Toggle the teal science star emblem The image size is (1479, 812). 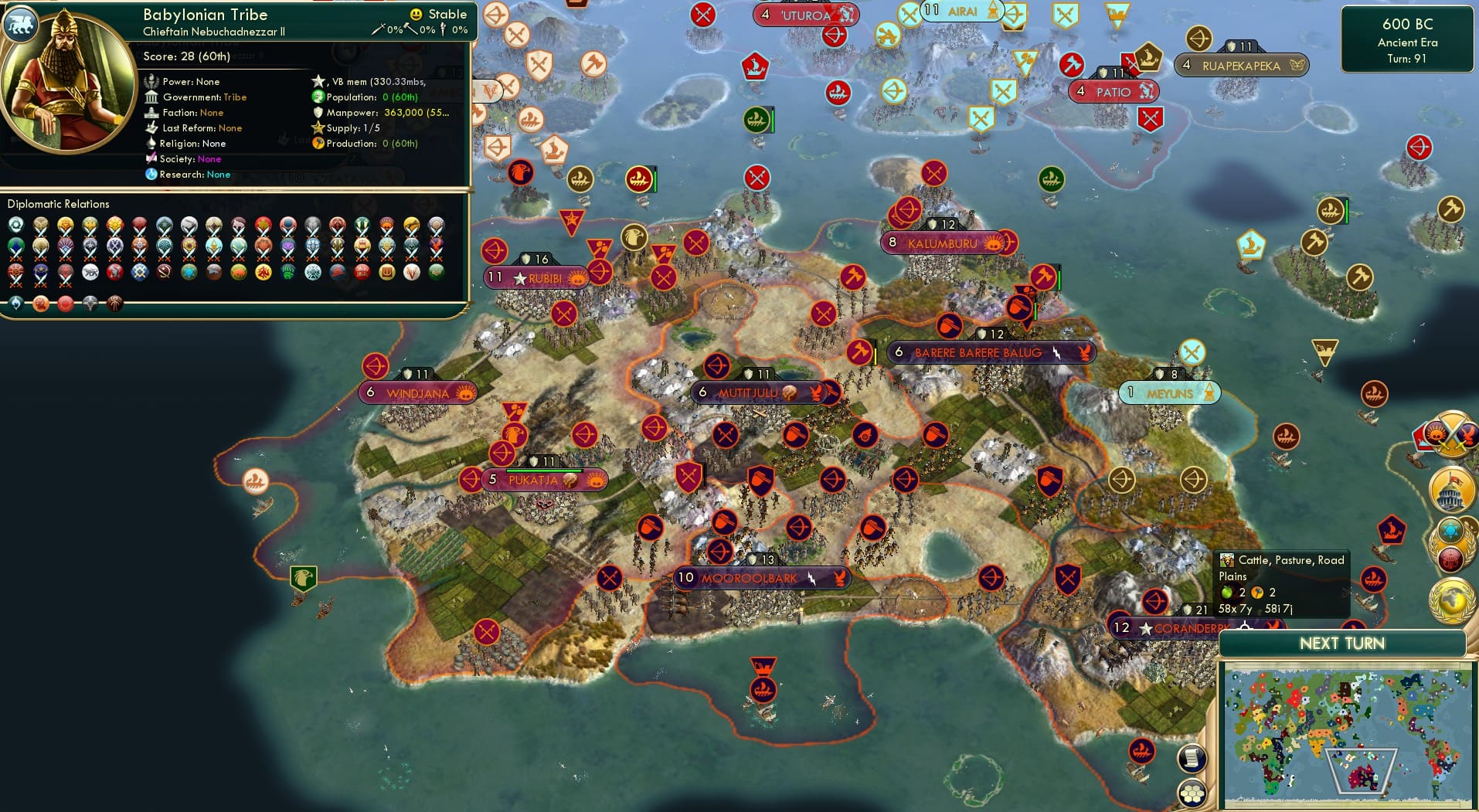click(x=1450, y=530)
